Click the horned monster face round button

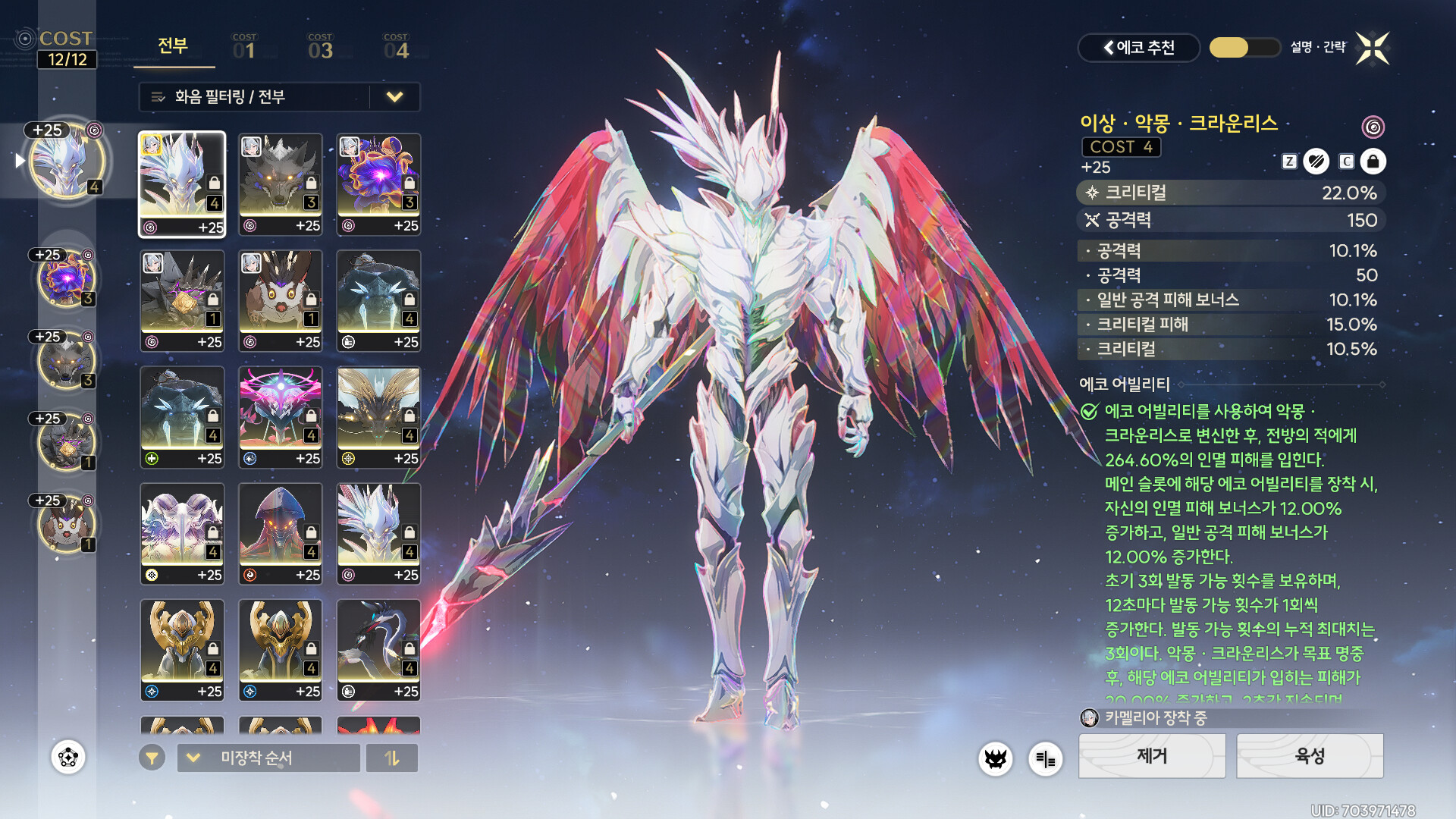(996, 758)
